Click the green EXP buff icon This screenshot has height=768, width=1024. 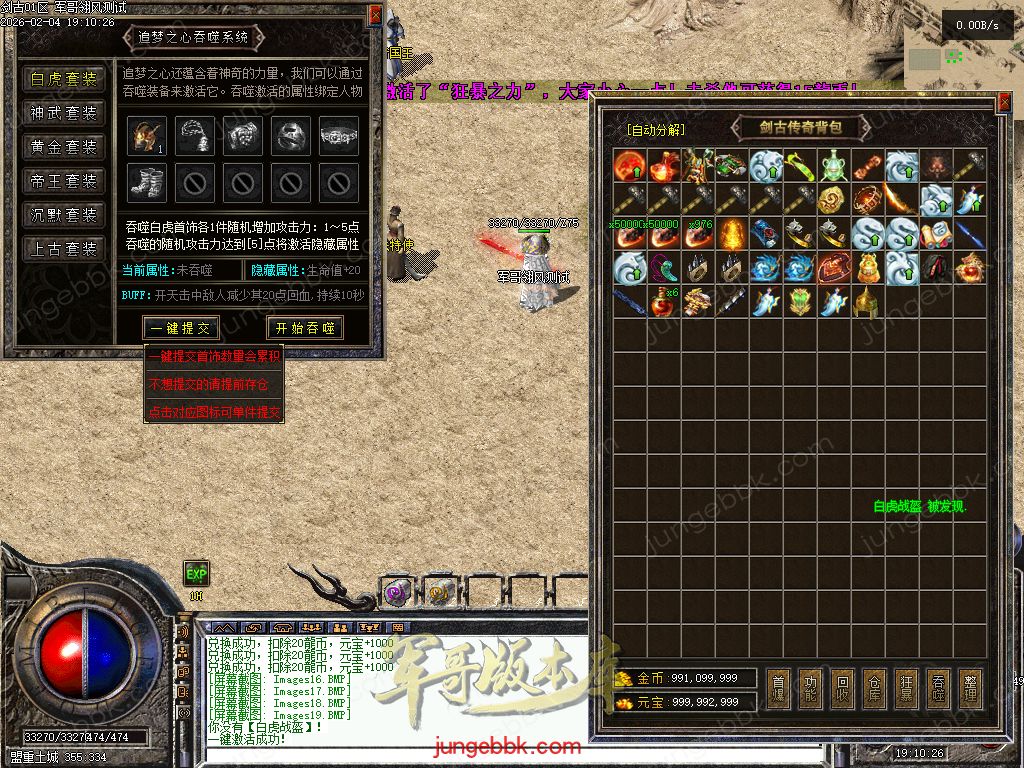[x=196, y=573]
